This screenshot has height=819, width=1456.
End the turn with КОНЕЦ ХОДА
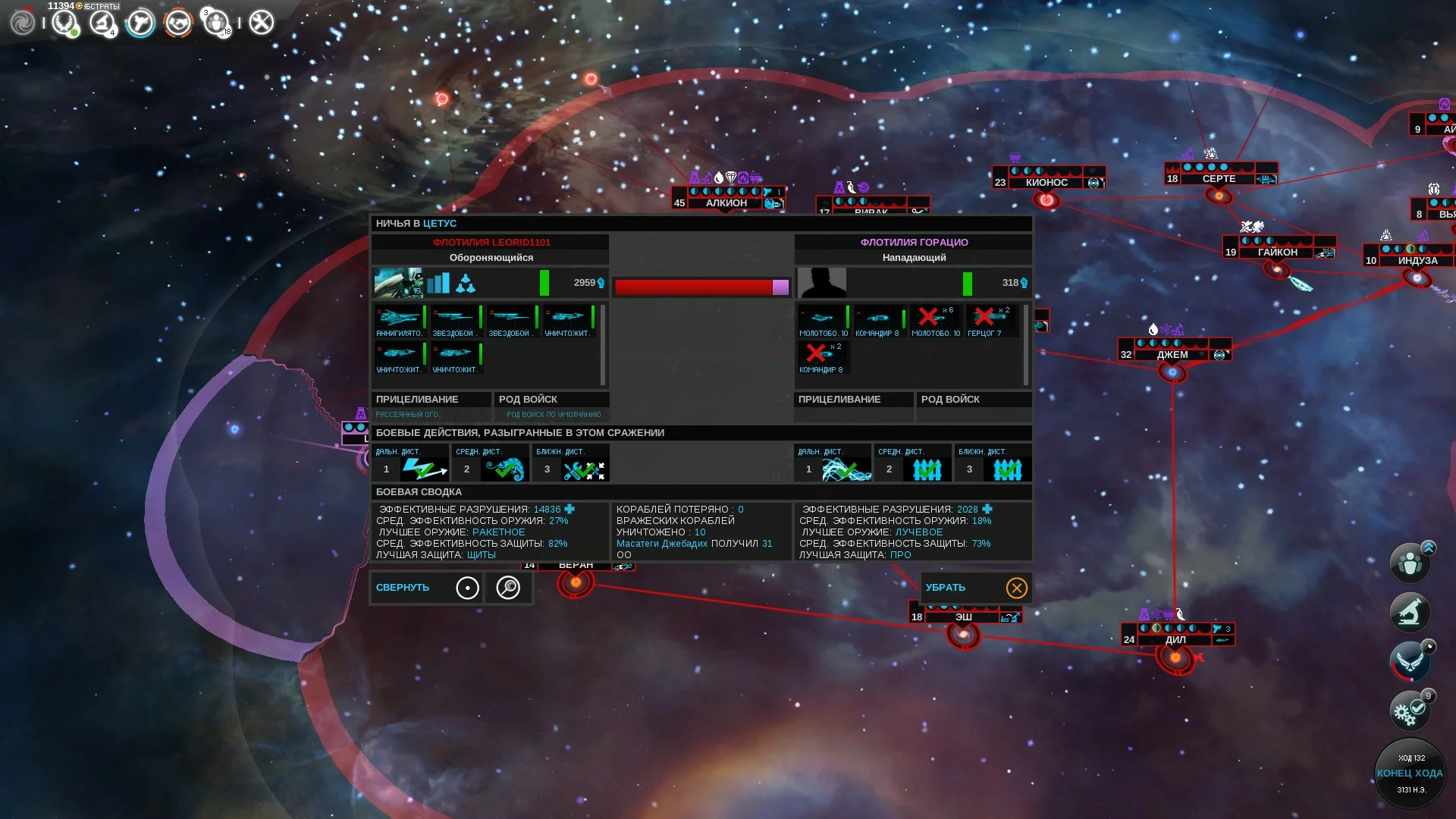tap(1410, 773)
